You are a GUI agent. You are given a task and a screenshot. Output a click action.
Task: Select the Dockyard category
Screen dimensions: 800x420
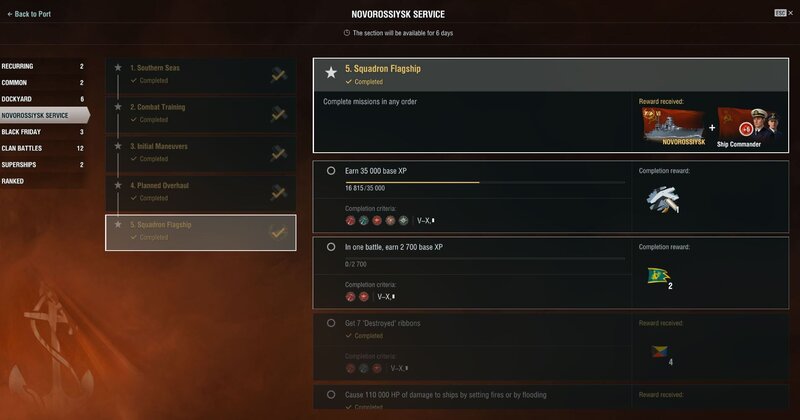pos(44,99)
